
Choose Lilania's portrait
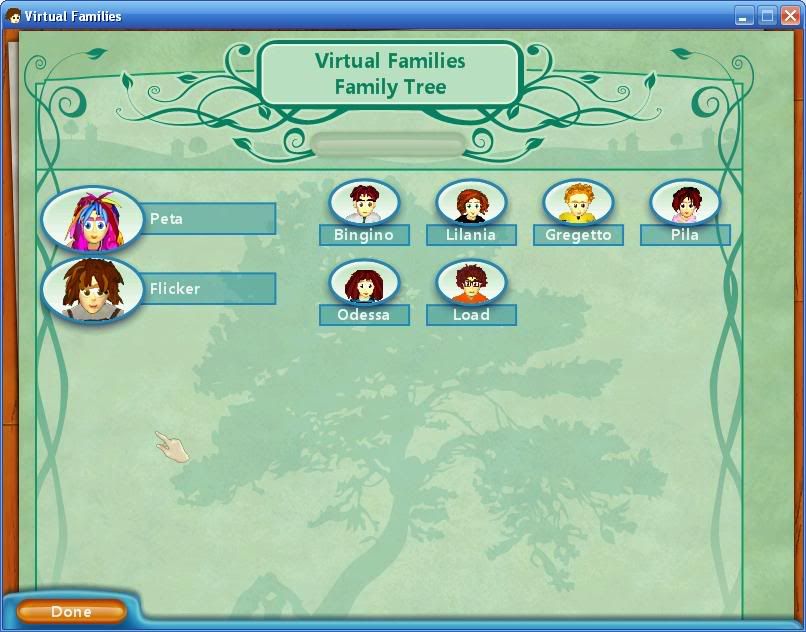coord(471,203)
